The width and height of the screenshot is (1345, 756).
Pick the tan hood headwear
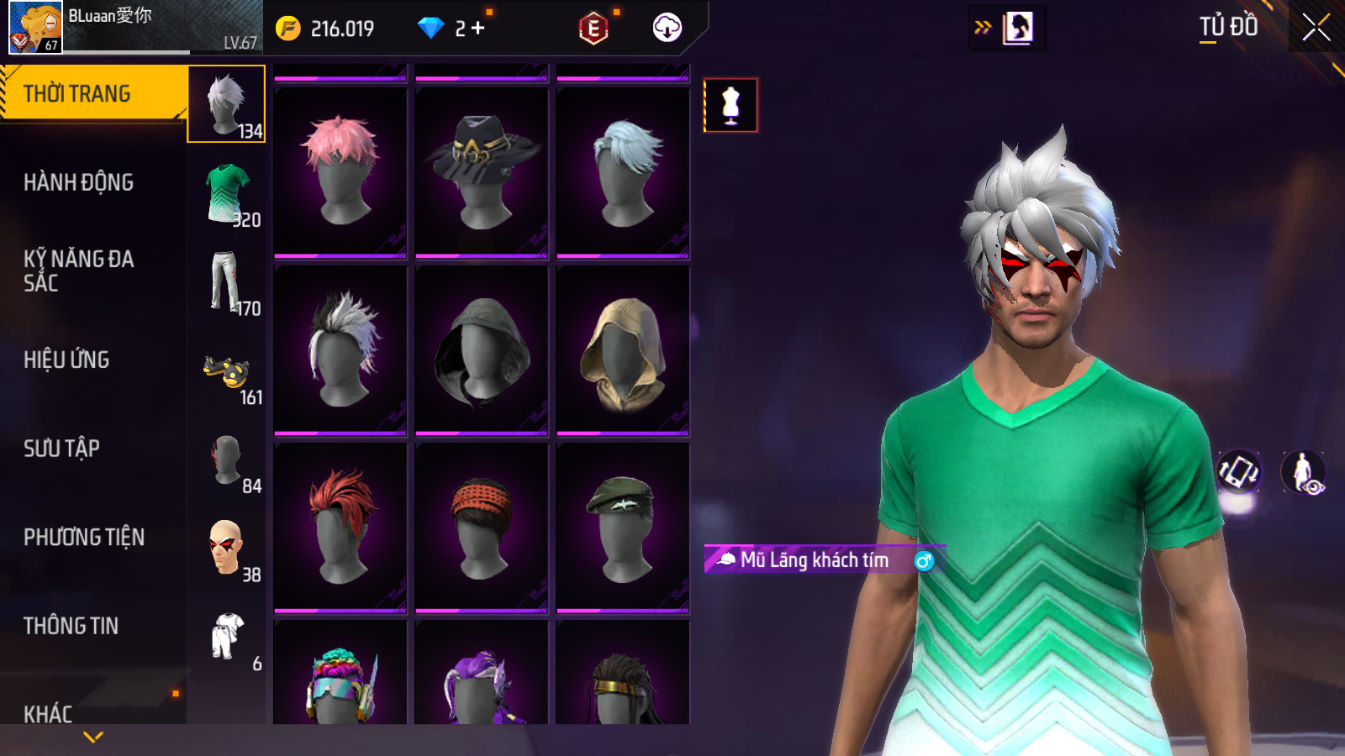pos(623,350)
